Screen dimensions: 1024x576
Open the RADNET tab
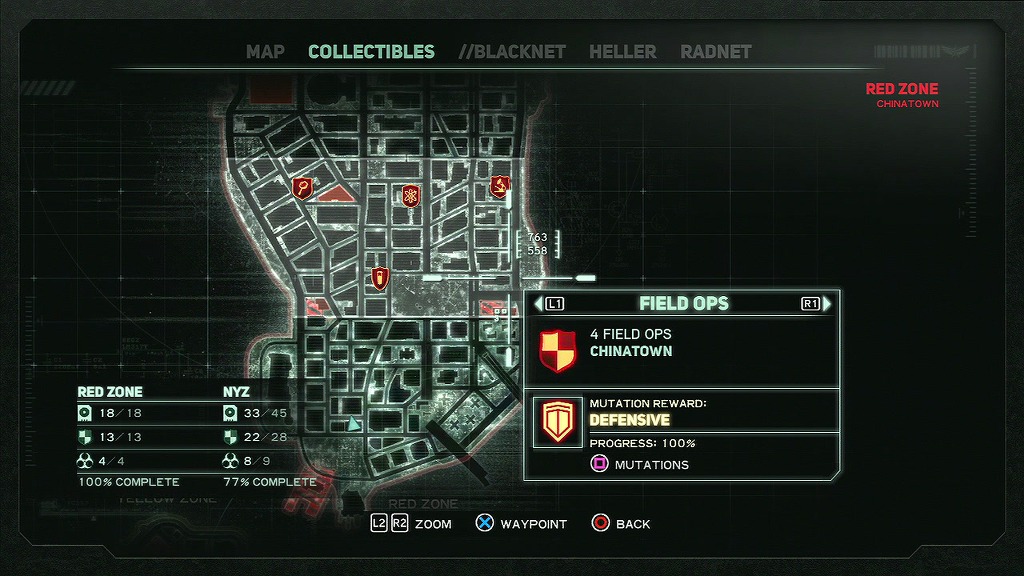click(715, 52)
